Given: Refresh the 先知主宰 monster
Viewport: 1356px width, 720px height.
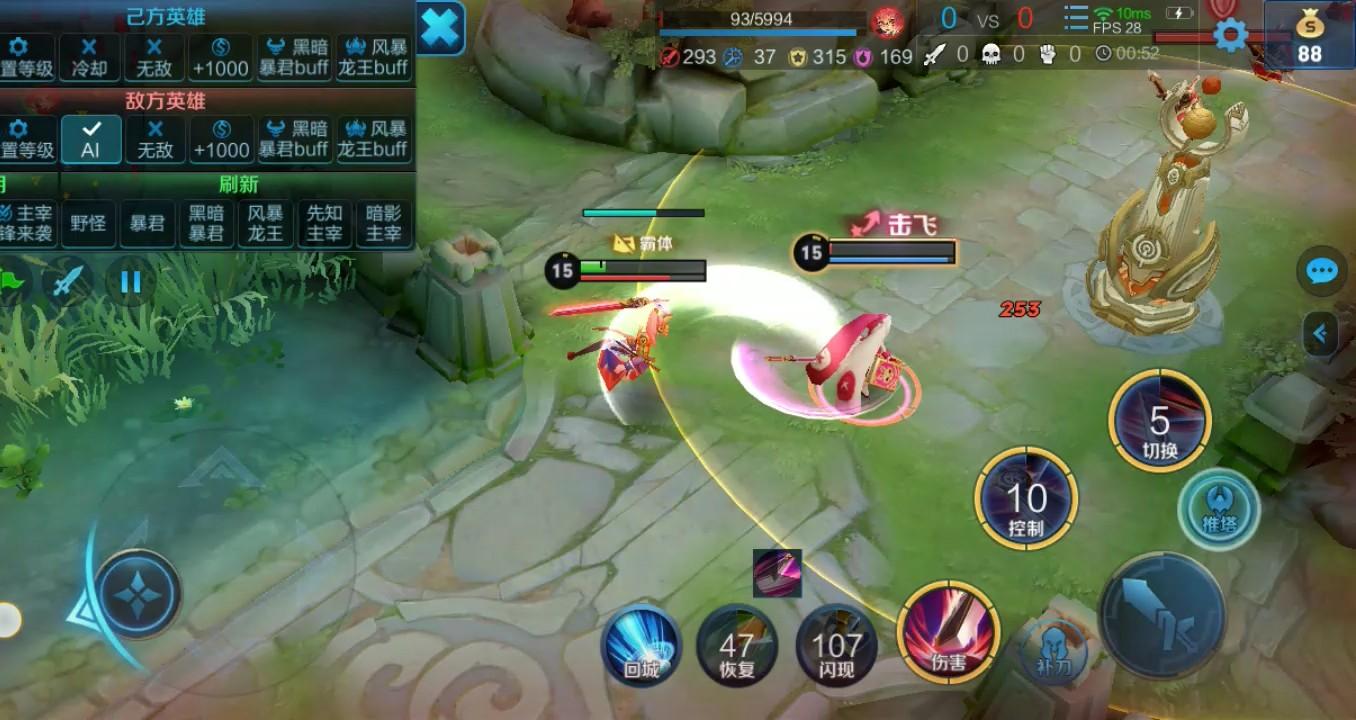Looking at the screenshot, I should pos(324,222).
